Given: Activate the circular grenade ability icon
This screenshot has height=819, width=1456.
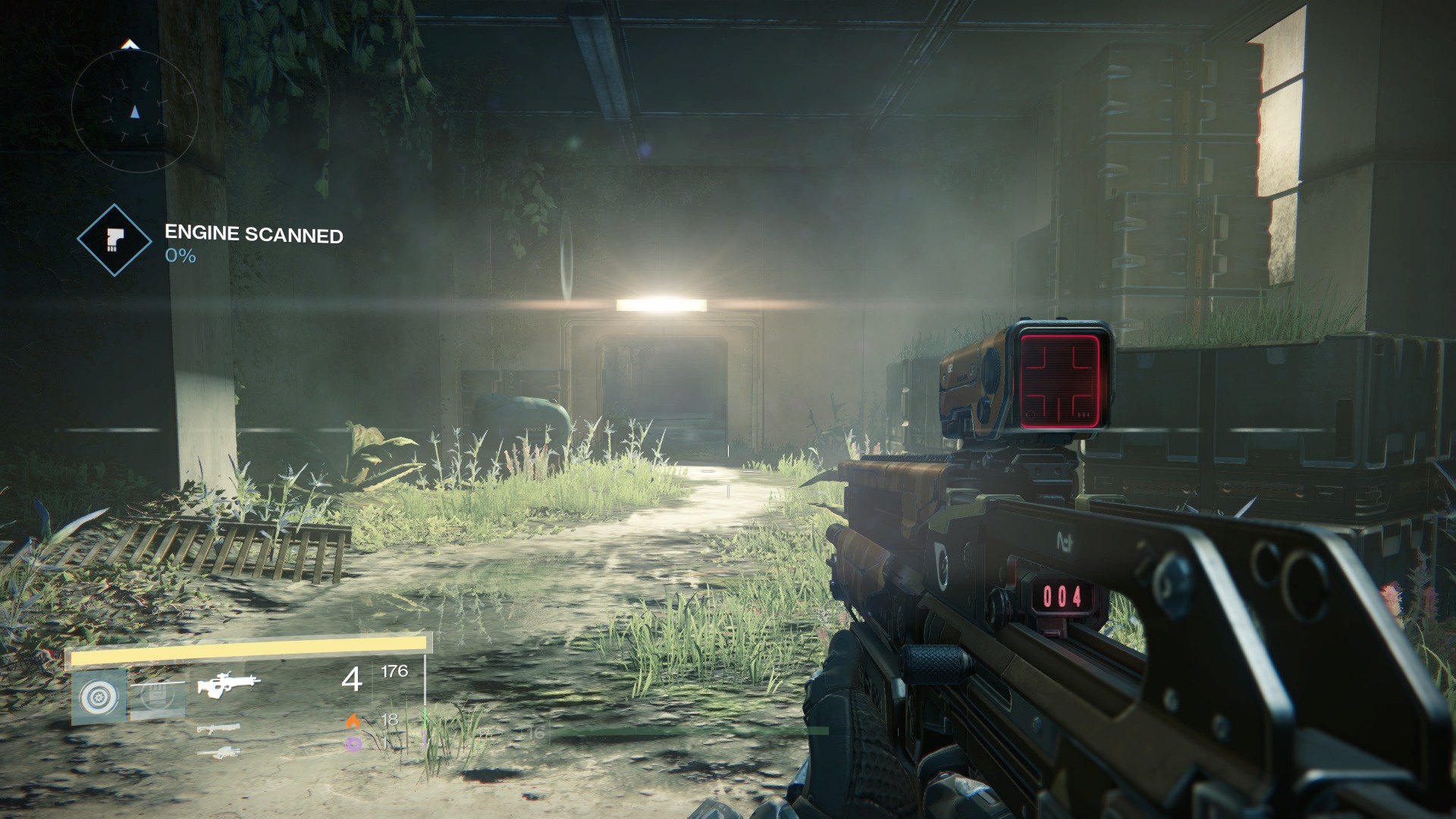Looking at the screenshot, I should [x=99, y=695].
